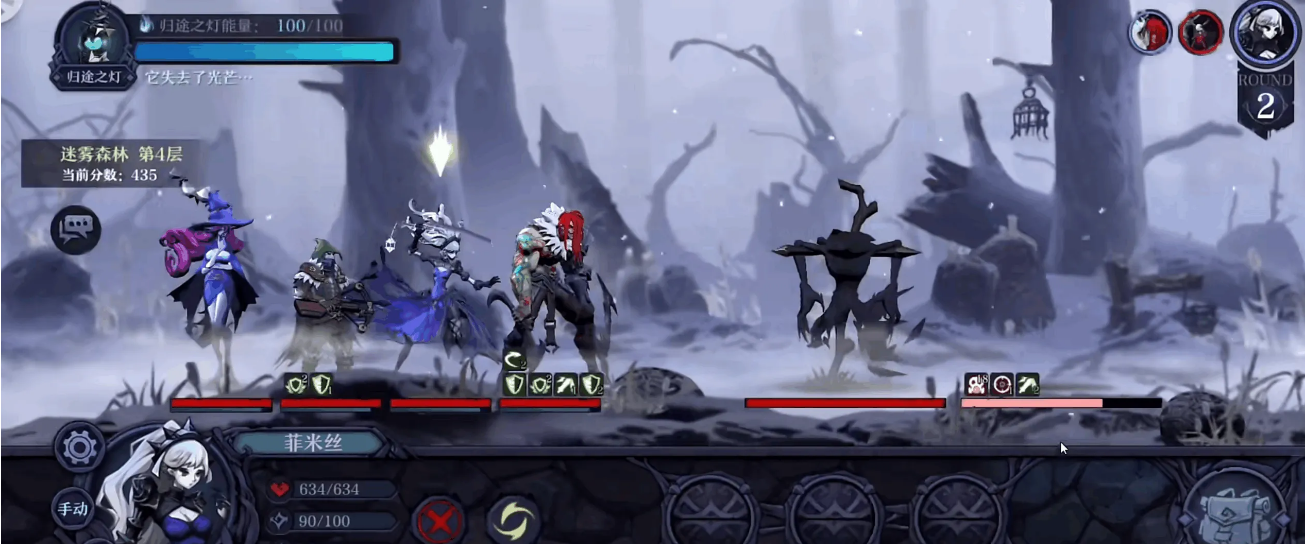Image resolution: width=1306 pixels, height=544 pixels.
Task: Toggle the 手动 manual battle mode
Action: coord(73,509)
